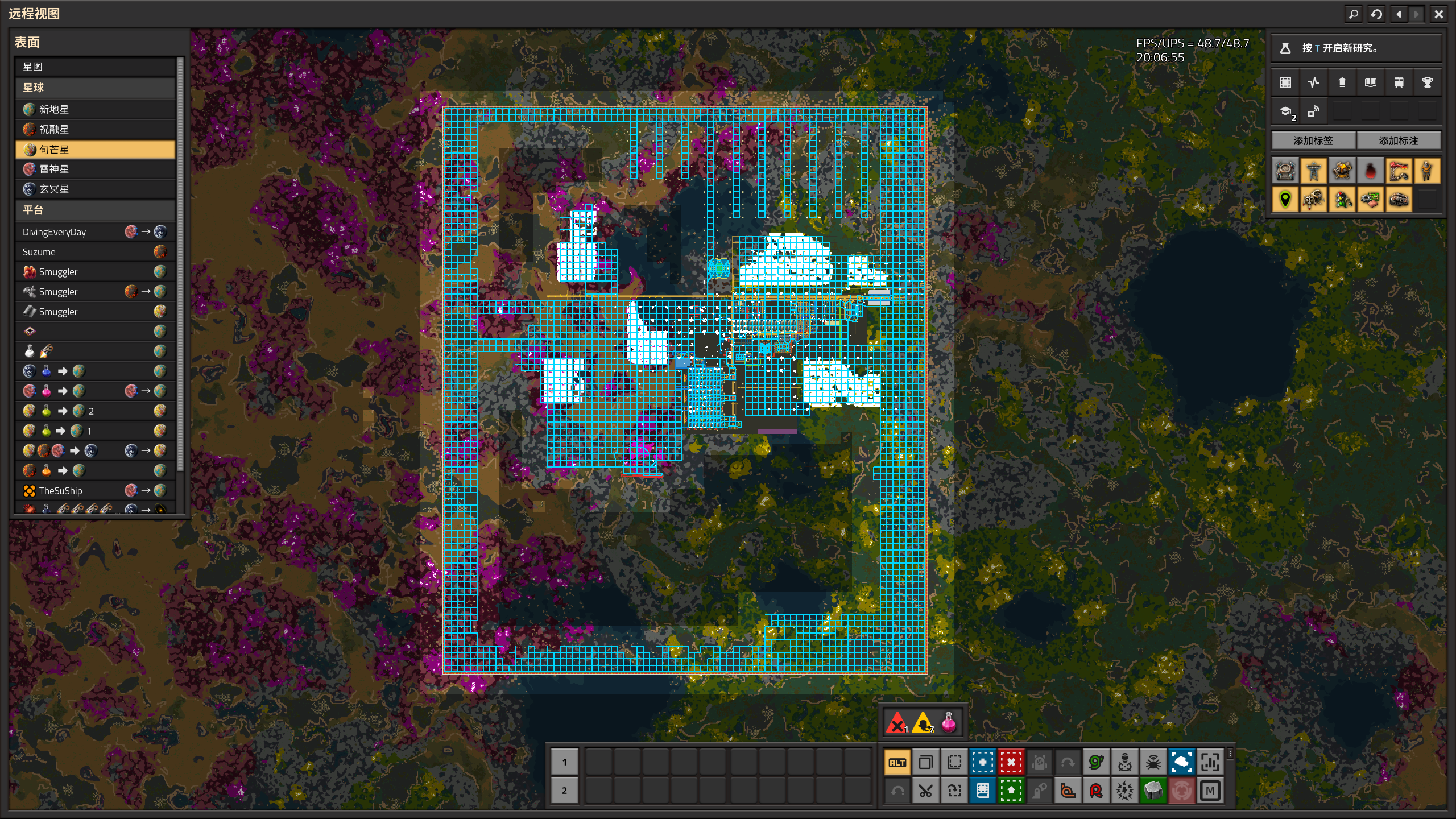The height and width of the screenshot is (819, 1456).
Task: View planet 玄冥星
Action: click(x=95, y=189)
